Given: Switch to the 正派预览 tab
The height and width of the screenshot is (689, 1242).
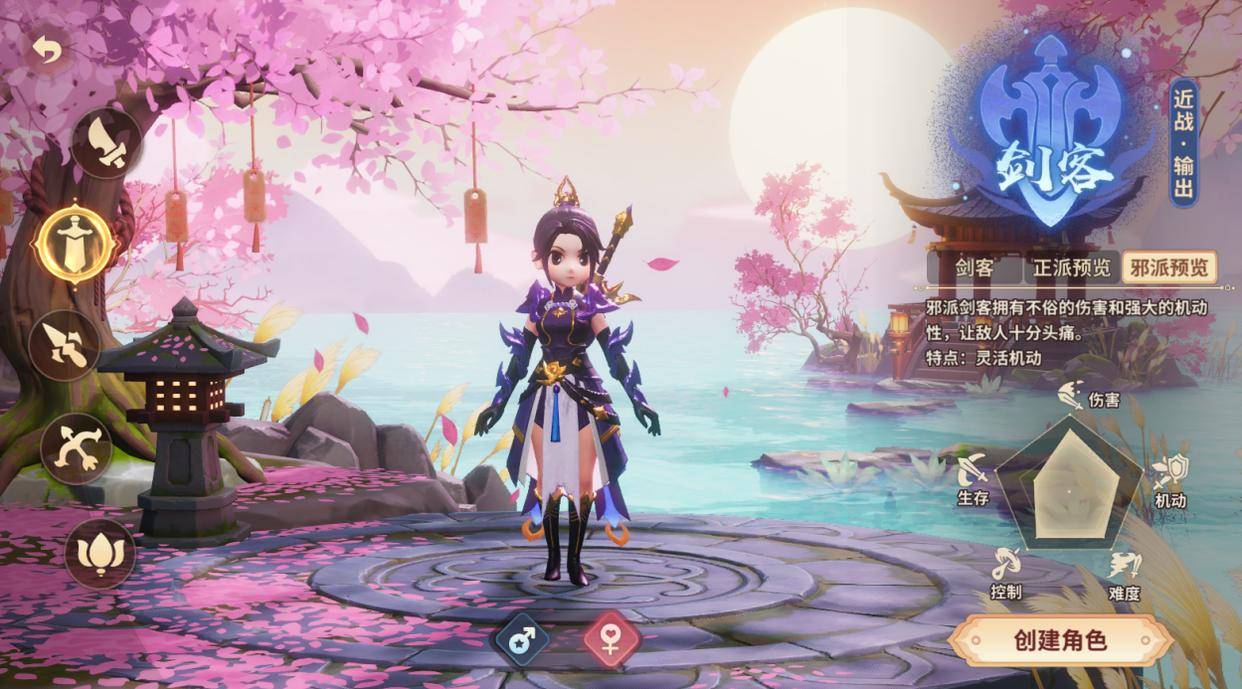Looking at the screenshot, I should click(1071, 268).
